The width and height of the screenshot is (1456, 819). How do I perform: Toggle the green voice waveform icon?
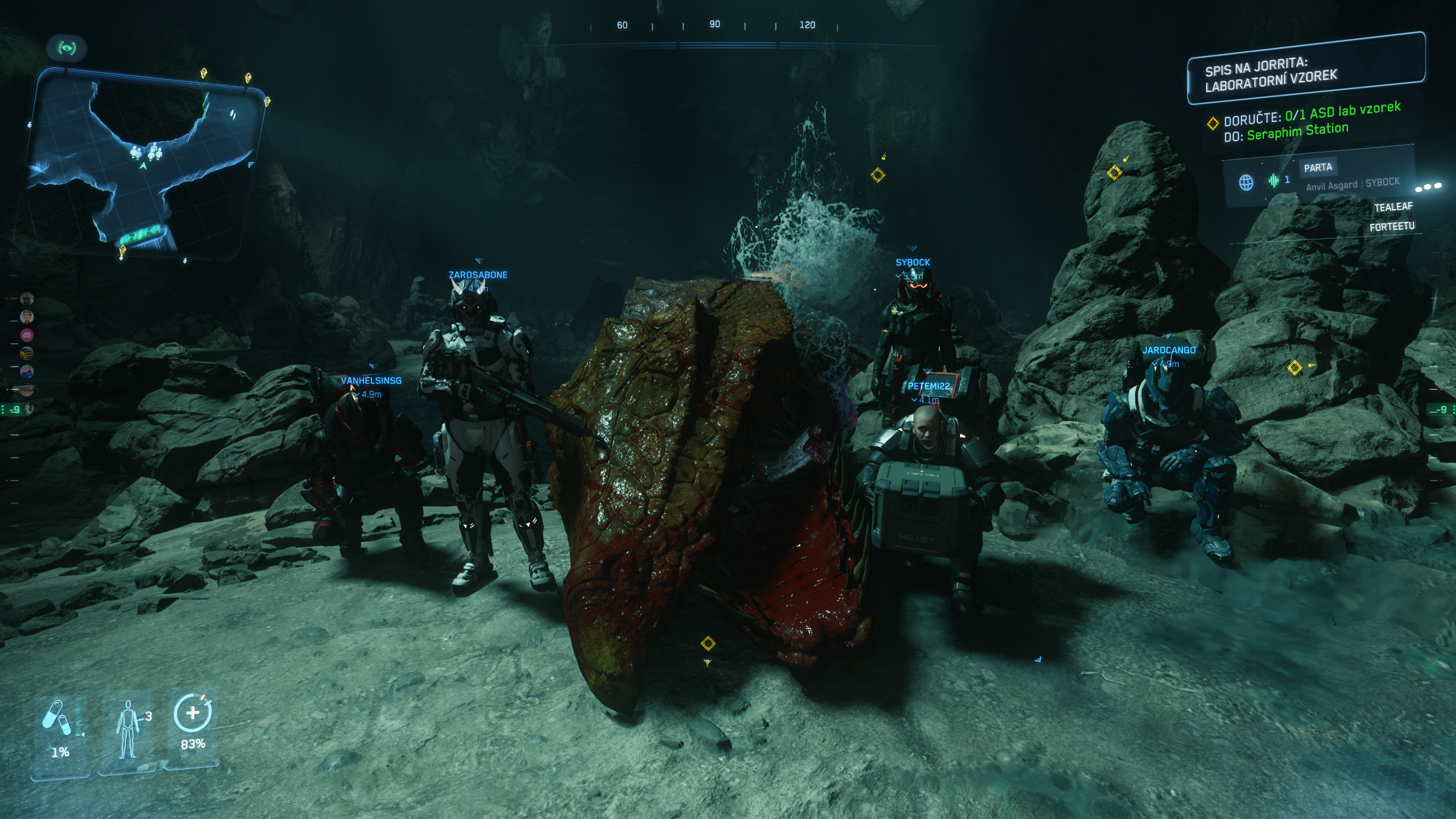[x=1273, y=181]
